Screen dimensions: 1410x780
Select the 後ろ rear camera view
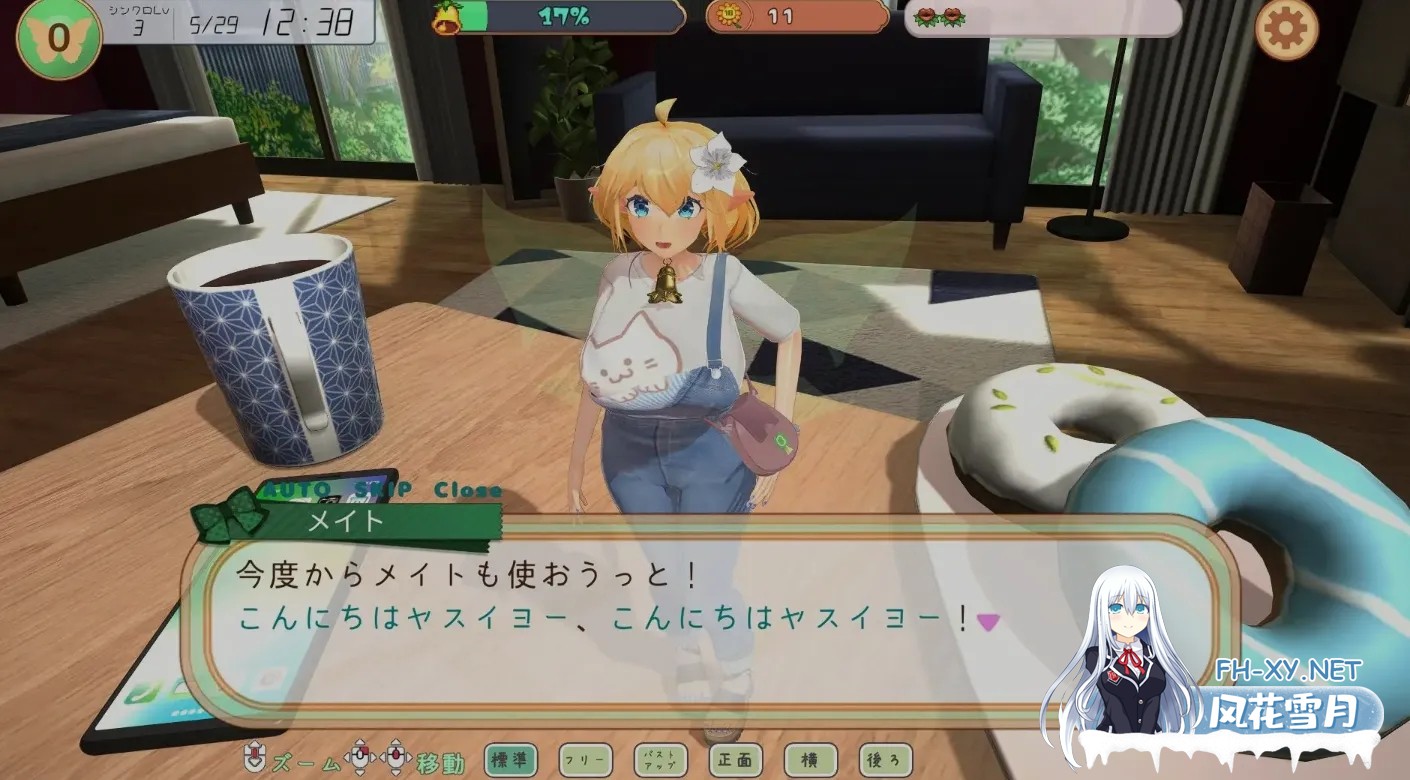point(885,761)
